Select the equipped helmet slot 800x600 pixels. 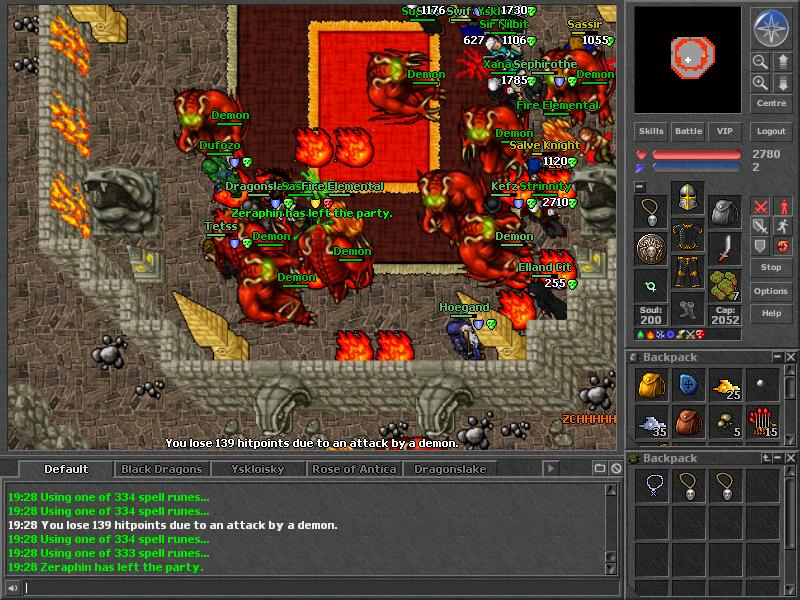pos(687,200)
